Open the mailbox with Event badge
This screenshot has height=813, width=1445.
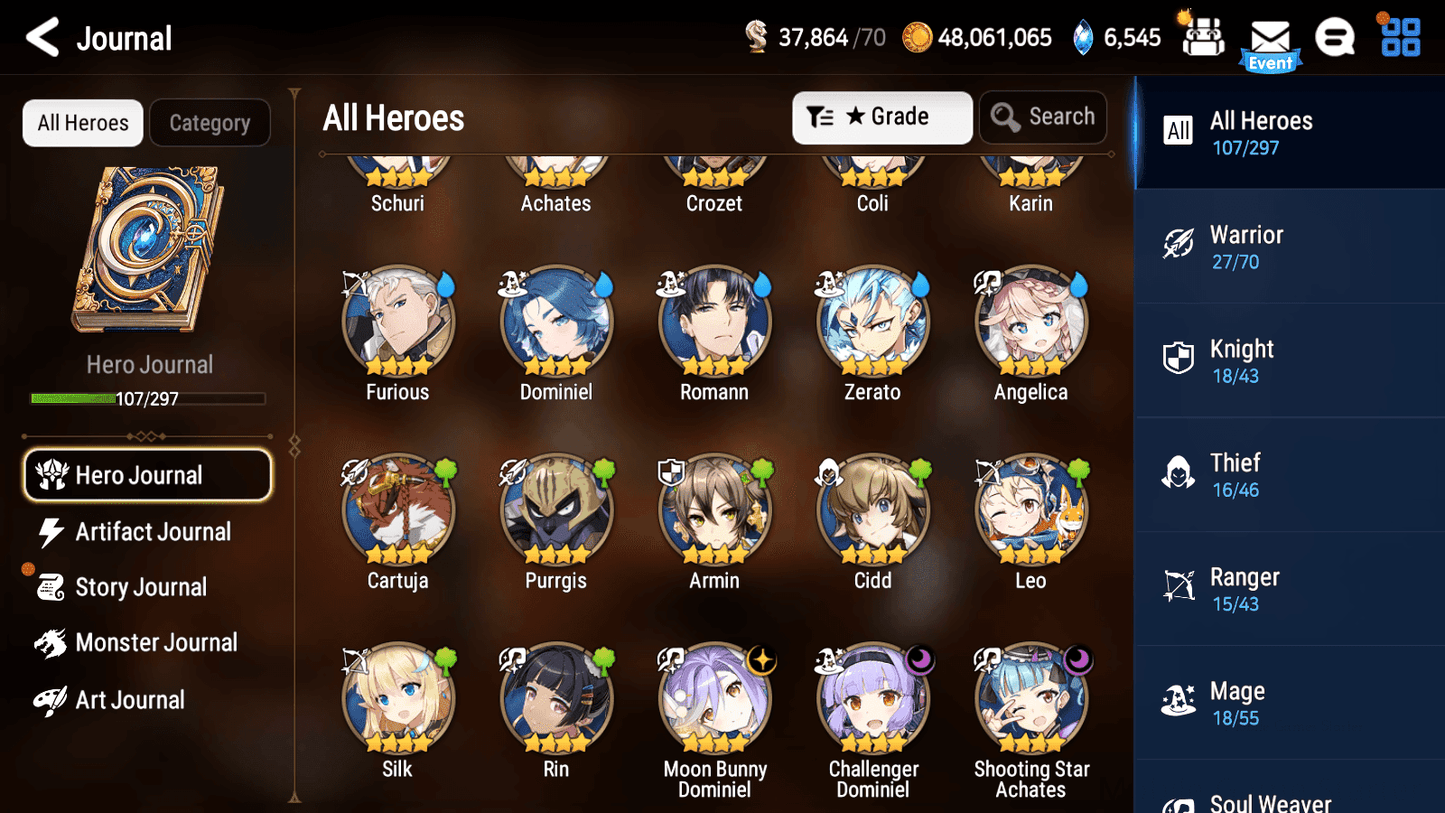(1269, 38)
